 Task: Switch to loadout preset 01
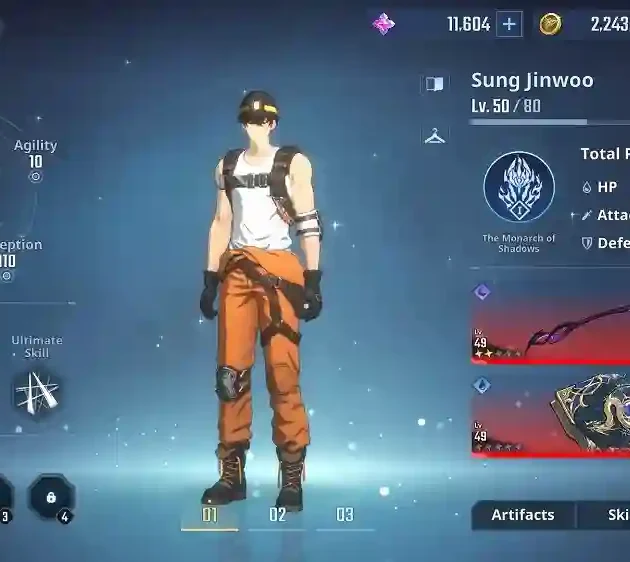click(210, 515)
